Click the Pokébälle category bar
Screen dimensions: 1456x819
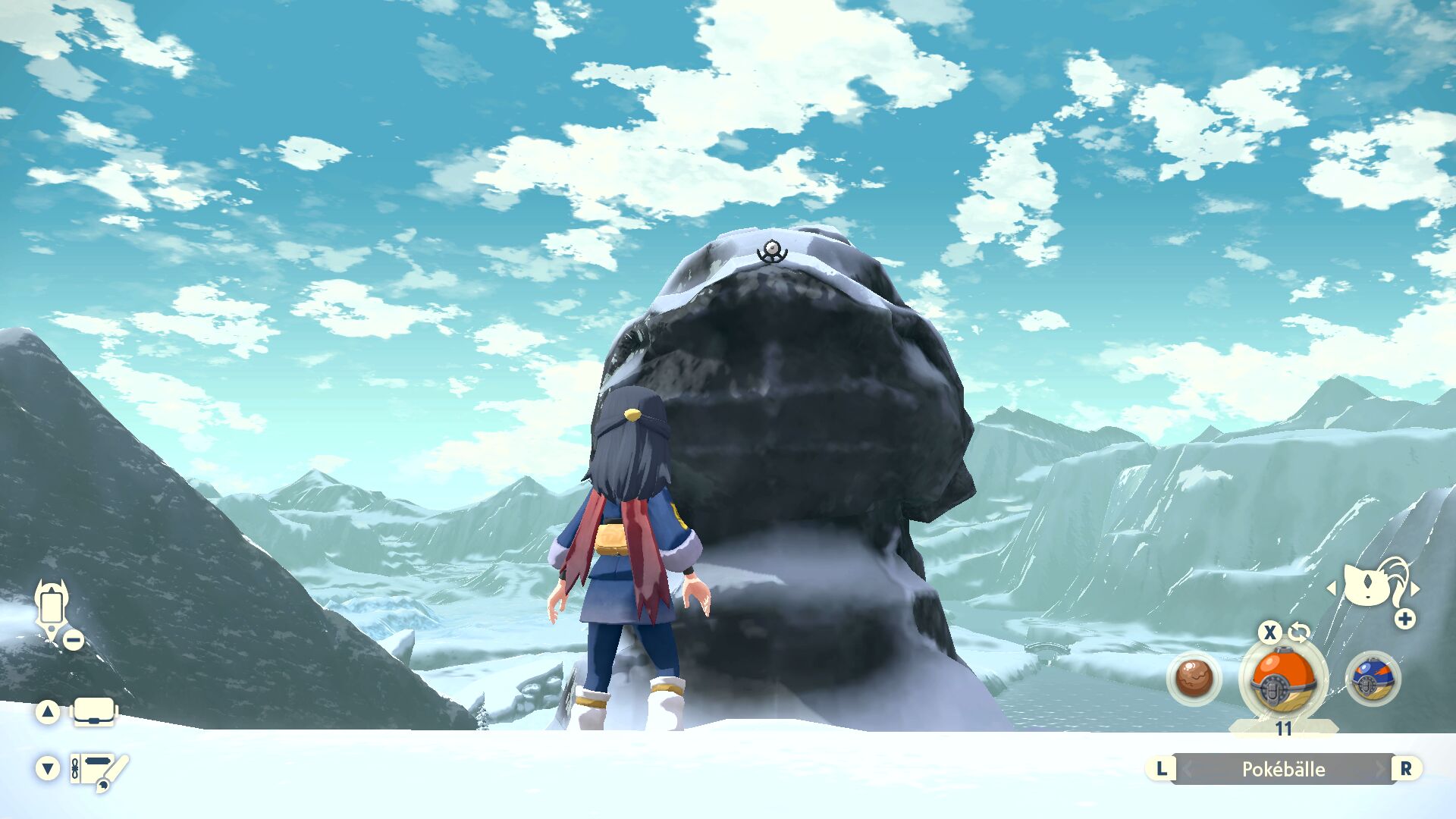tap(1283, 769)
